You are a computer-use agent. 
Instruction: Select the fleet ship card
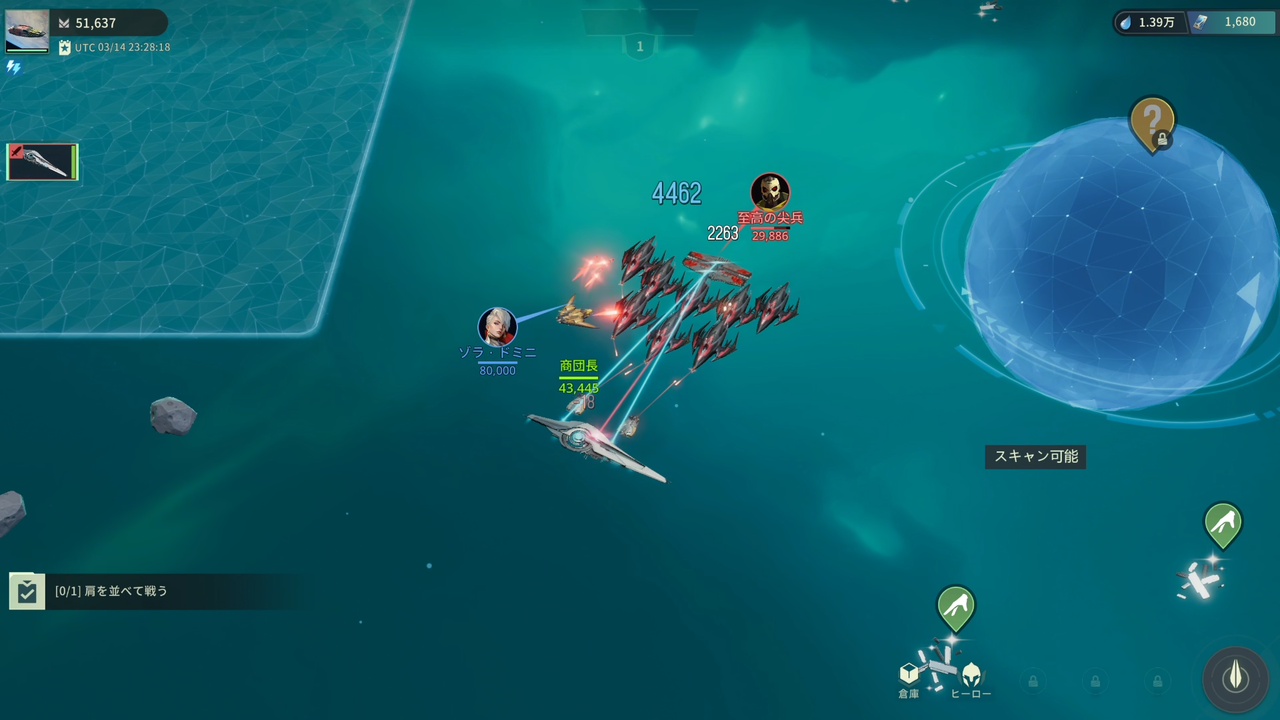[42, 162]
